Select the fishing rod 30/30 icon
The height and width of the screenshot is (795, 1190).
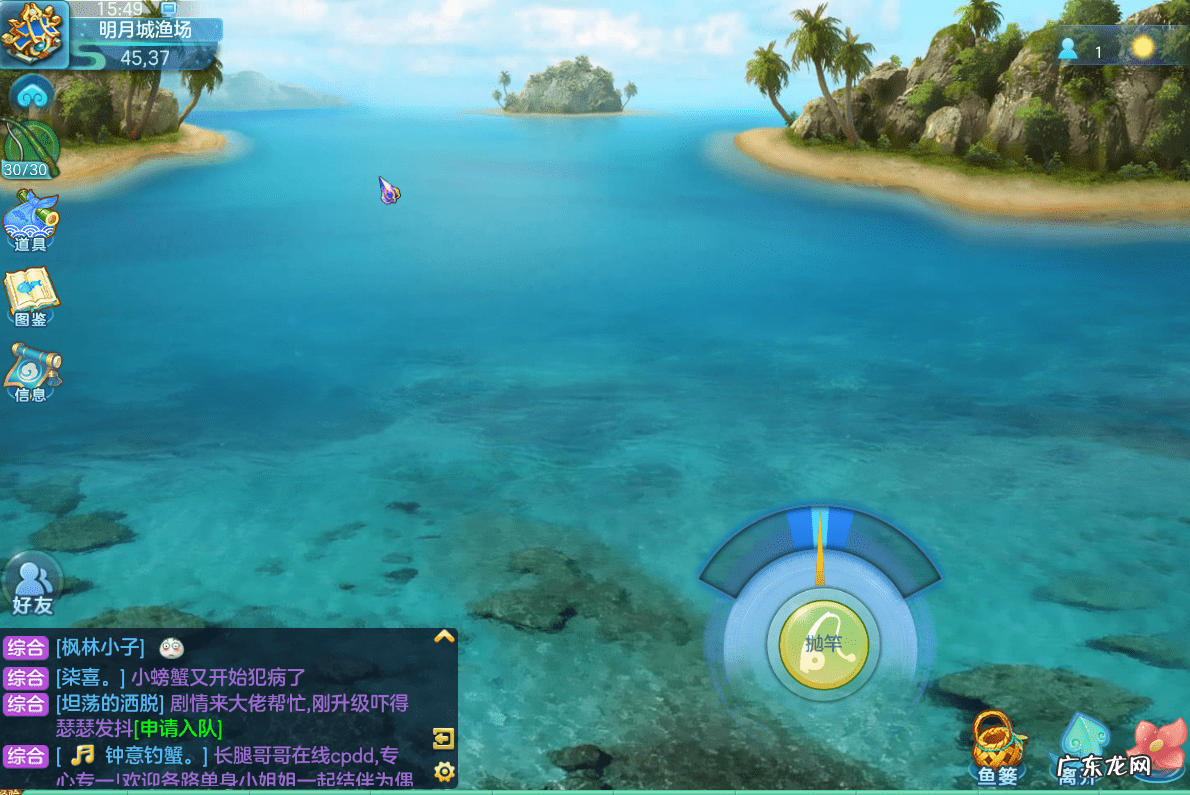coord(28,150)
